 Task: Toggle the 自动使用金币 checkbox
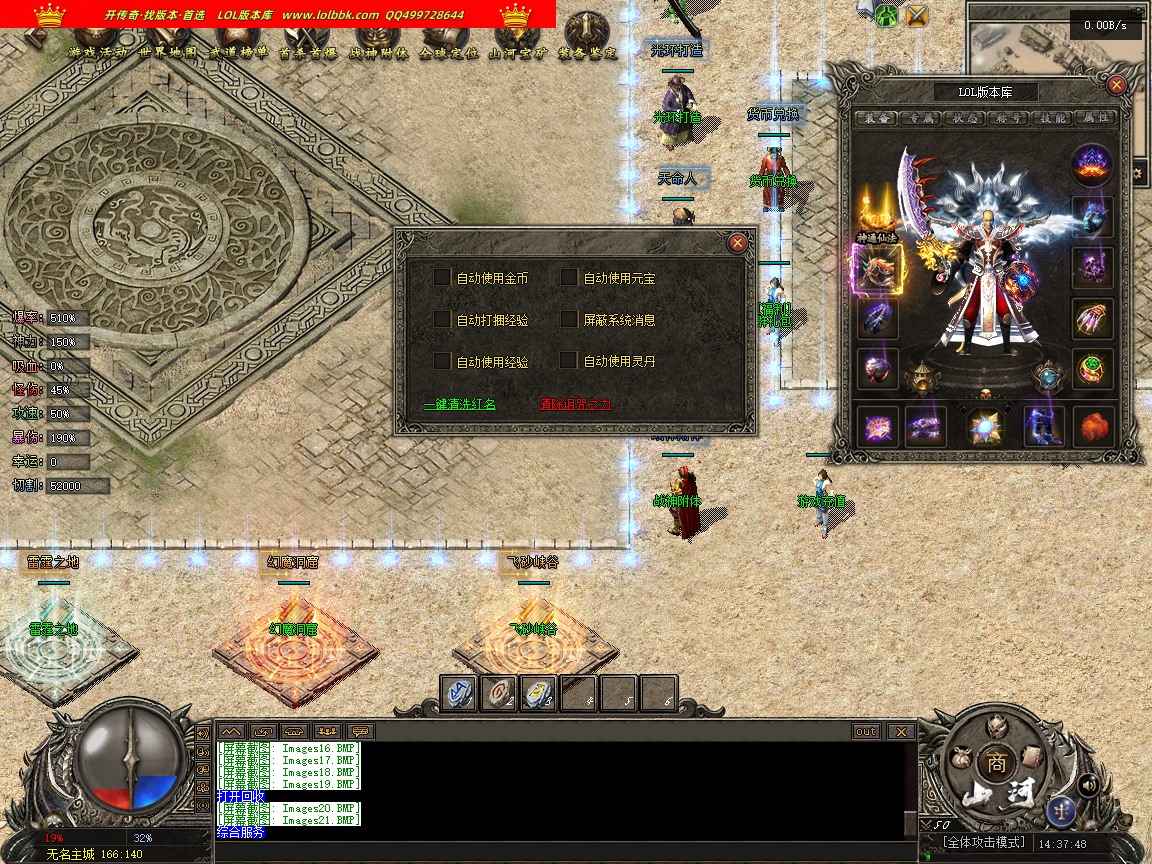click(x=442, y=278)
